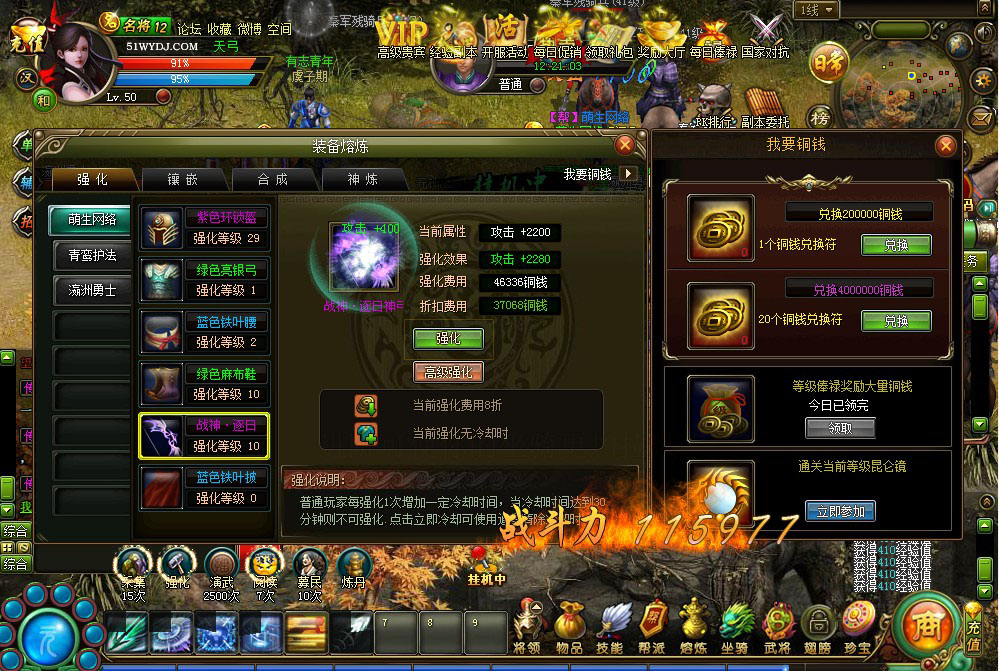Open the 技能 skills menu

[x=611, y=623]
